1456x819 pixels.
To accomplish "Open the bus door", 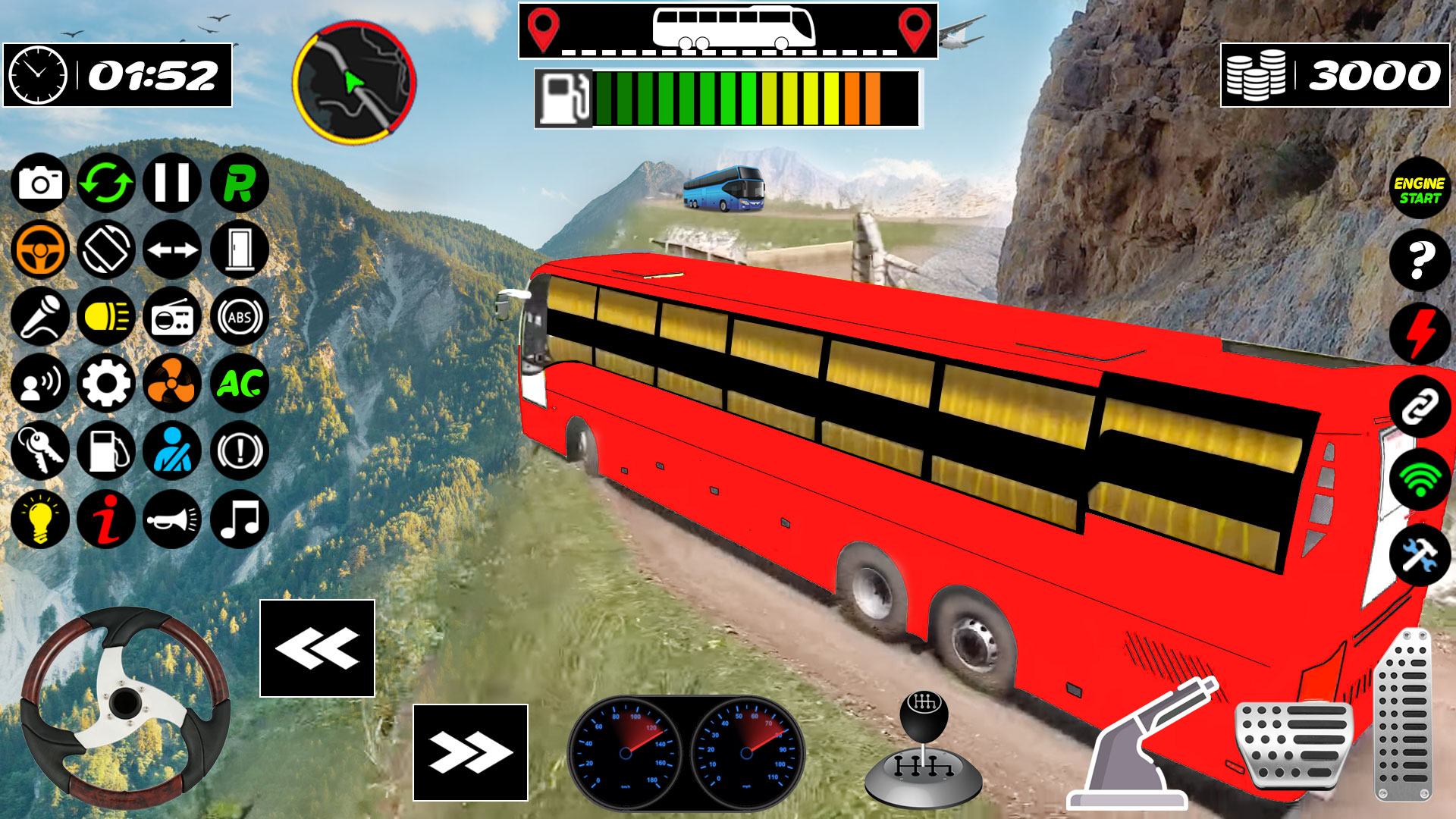I will (239, 249).
